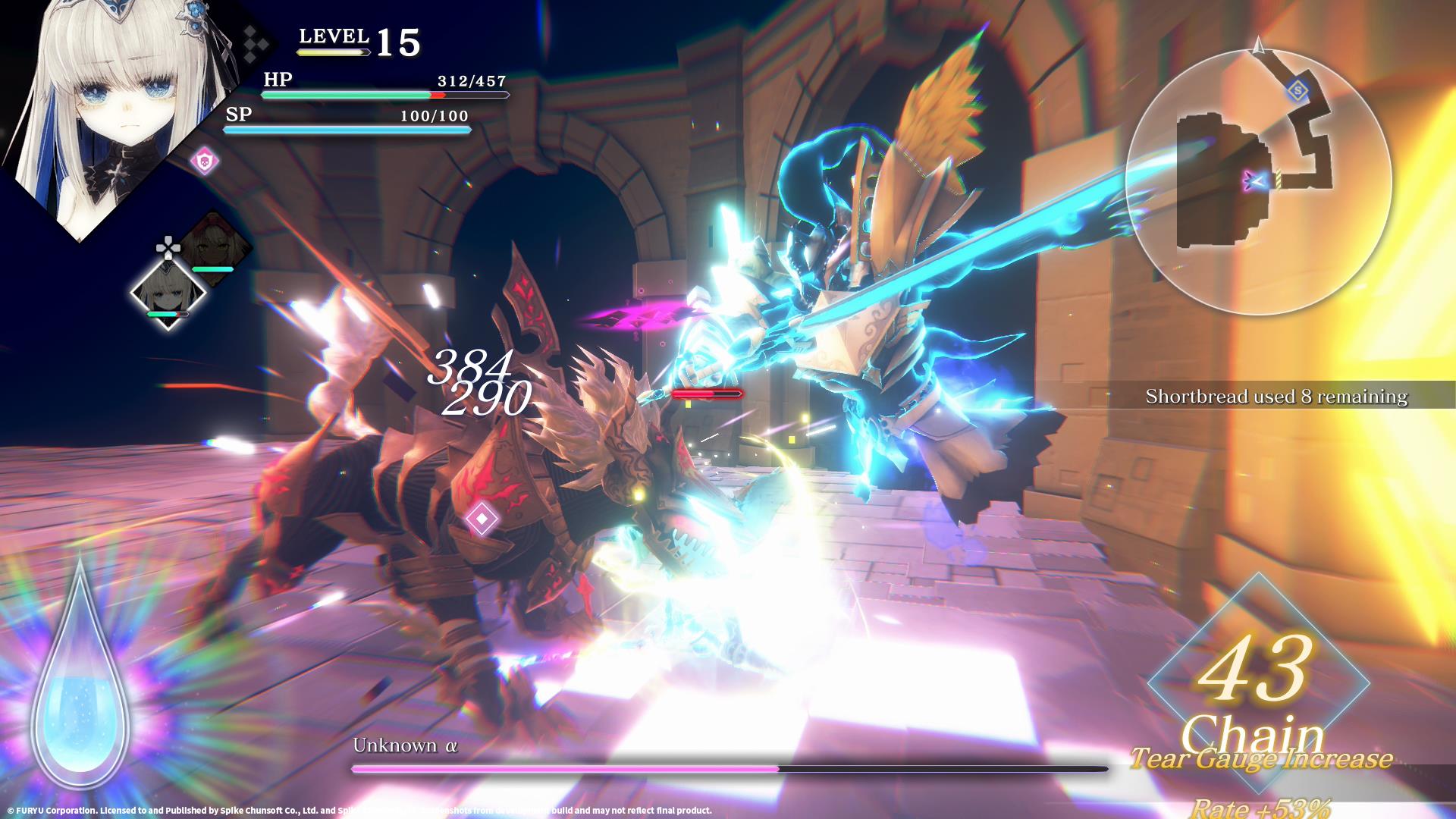Click the yellow striped gate marker on the minimap
This screenshot has height=819, width=1456.
(1279, 178)
